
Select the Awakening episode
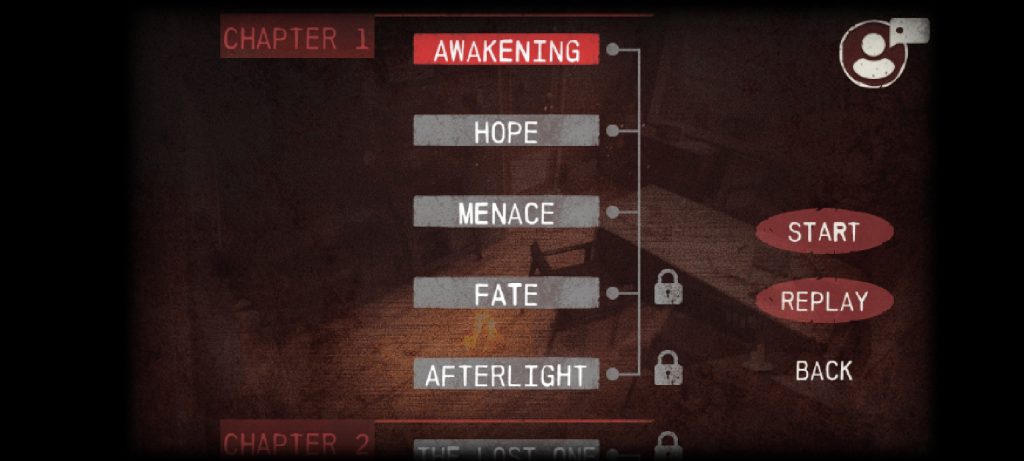[x=506, y=50]
